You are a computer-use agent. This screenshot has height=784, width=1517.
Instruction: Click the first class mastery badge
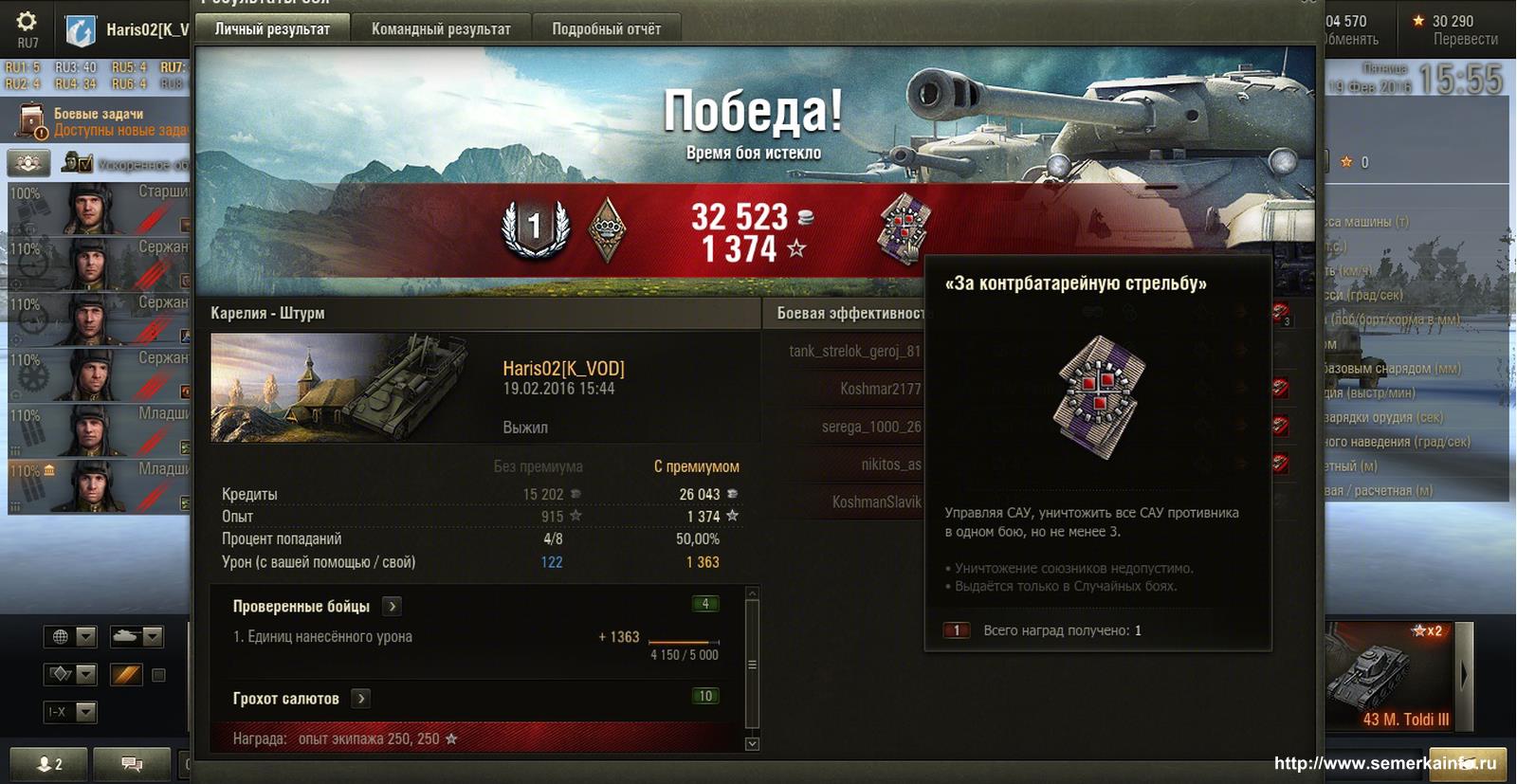[535, 228]
